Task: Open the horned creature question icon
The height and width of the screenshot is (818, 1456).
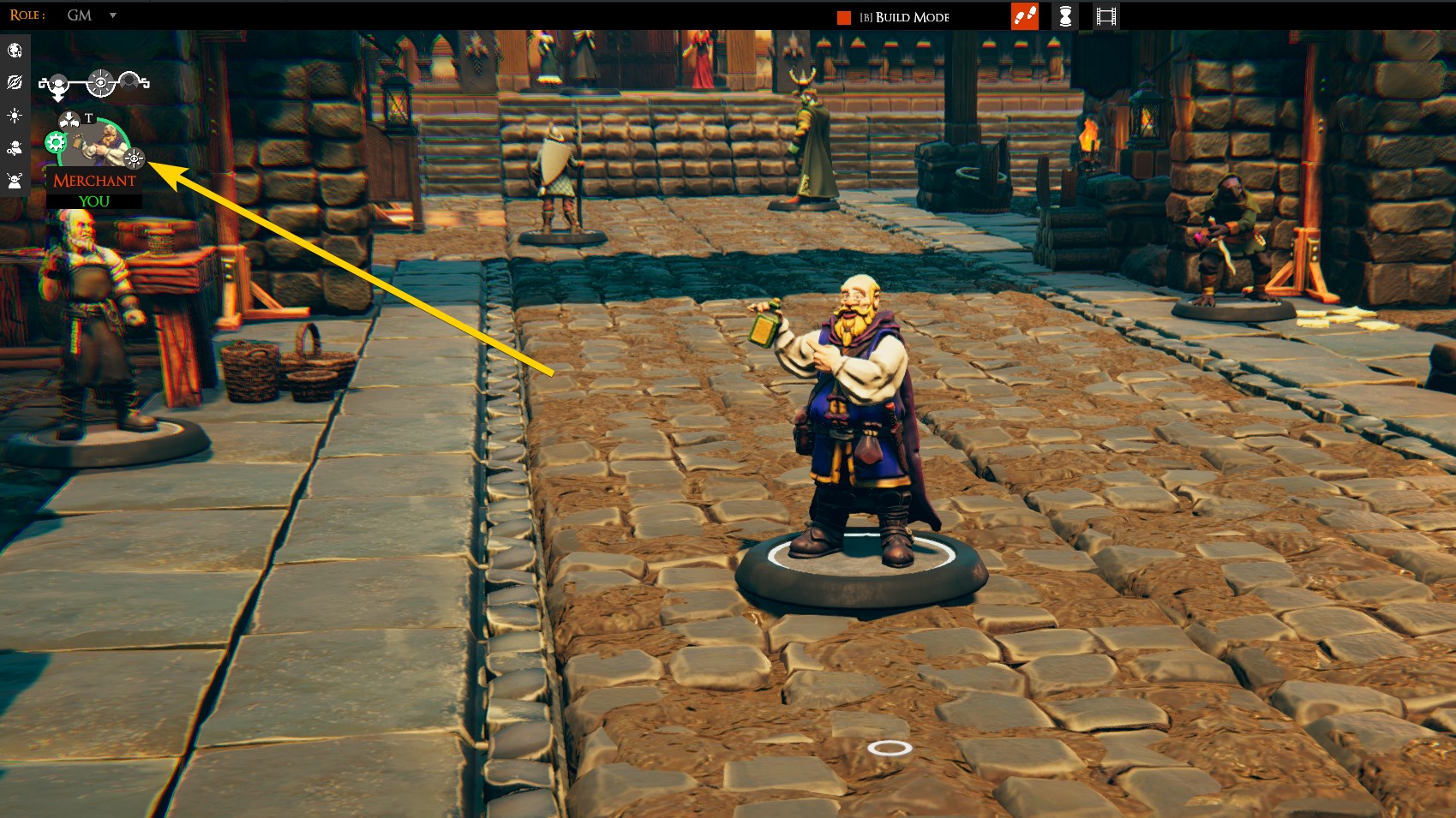Action: point(15,181)
